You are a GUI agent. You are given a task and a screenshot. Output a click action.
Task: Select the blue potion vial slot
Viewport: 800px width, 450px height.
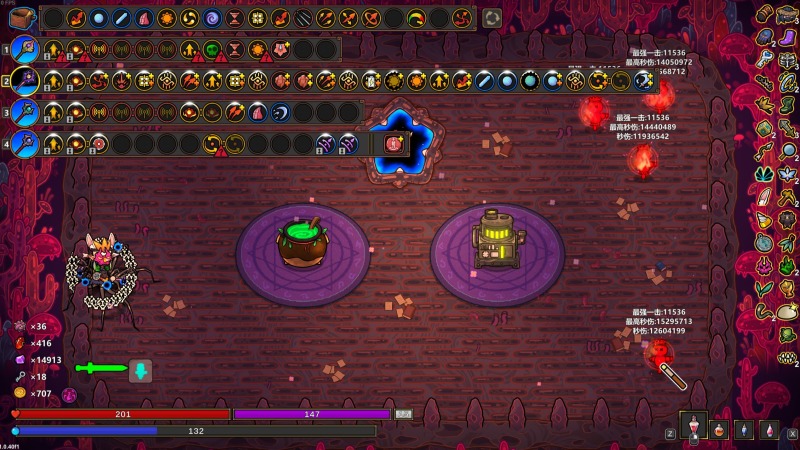point(744,429)
